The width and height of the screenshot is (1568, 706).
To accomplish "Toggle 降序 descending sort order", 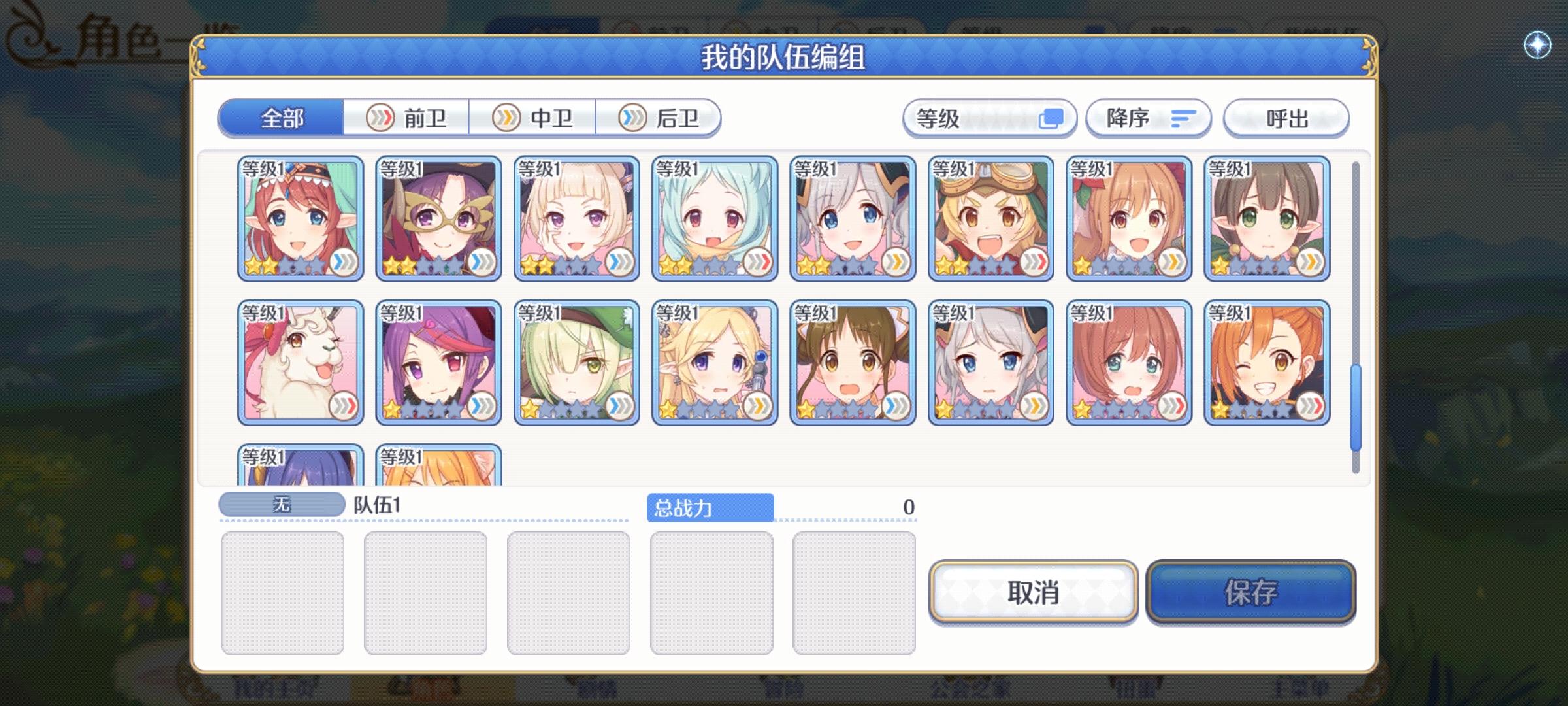I will click(1147, 118).
